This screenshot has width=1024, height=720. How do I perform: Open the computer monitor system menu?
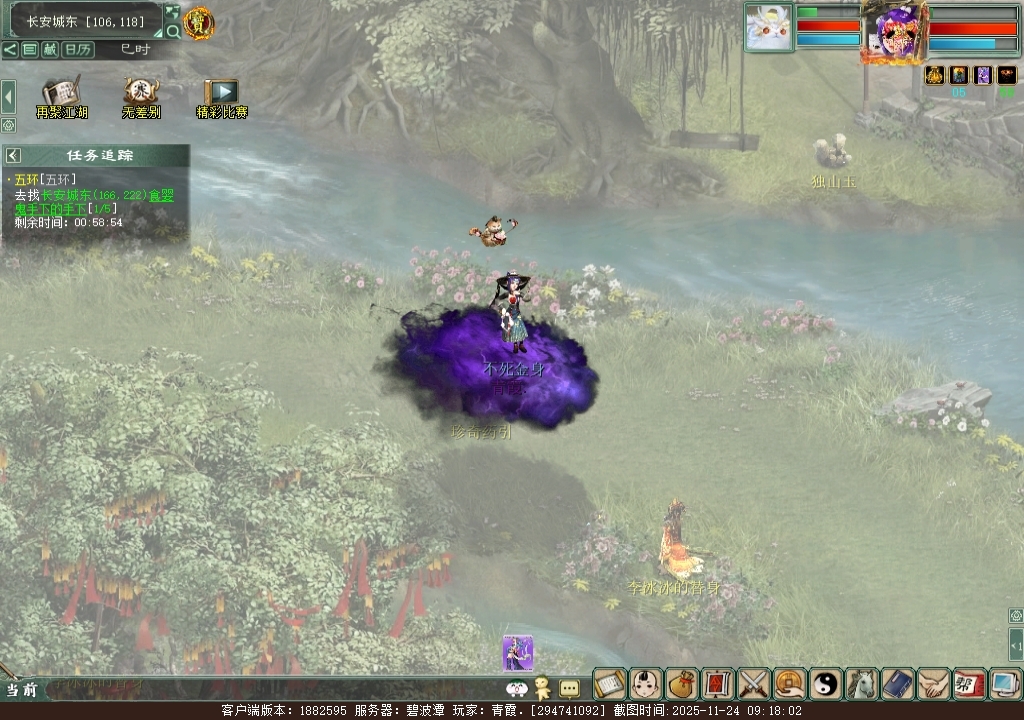(1005, 684)
